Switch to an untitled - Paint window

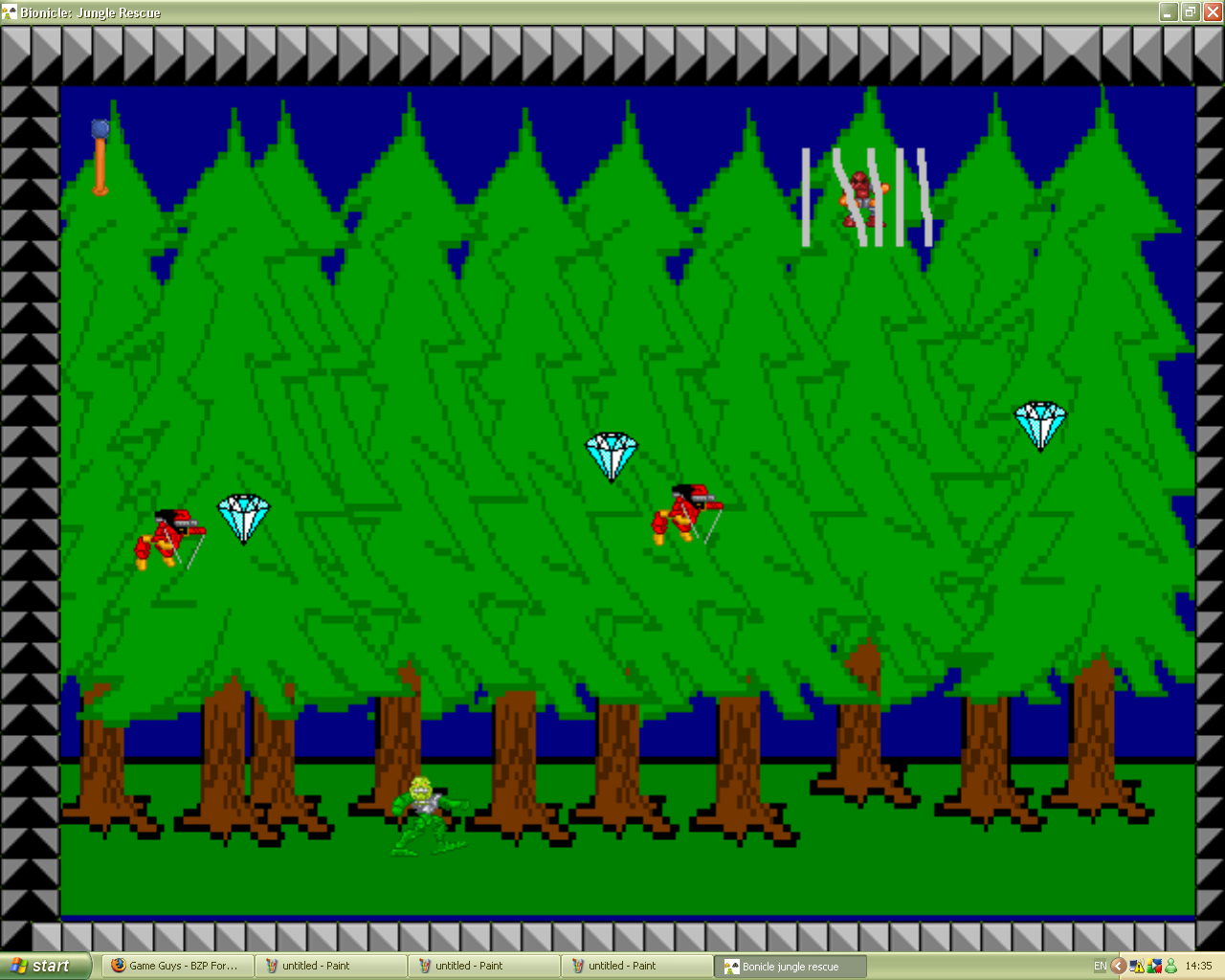330,966
